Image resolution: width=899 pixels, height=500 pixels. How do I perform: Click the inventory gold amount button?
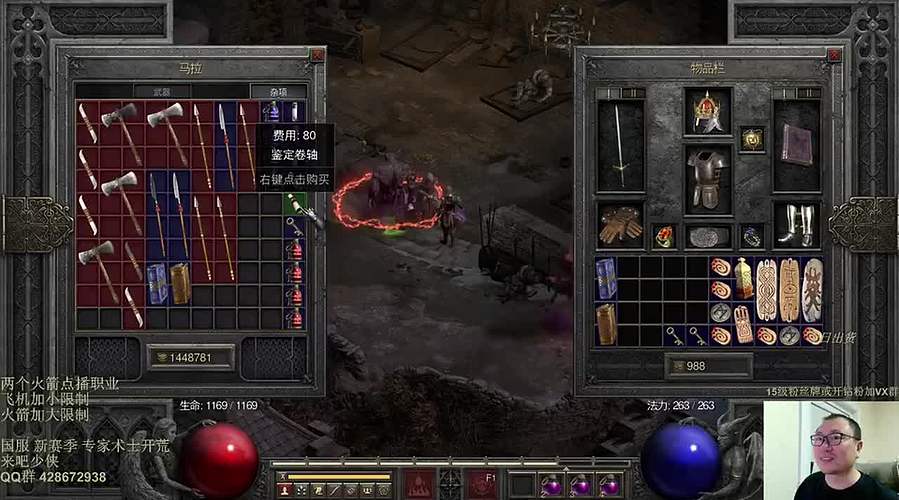coord(708,366)
